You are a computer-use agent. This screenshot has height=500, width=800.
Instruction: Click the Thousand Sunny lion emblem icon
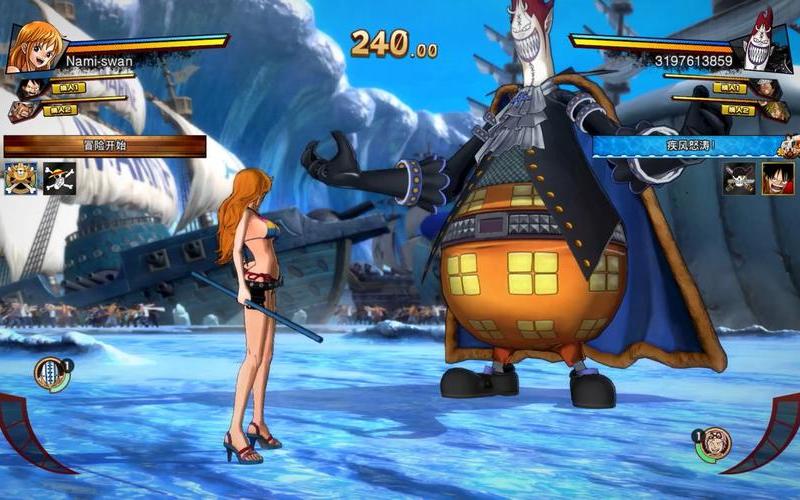coord(21,177)
